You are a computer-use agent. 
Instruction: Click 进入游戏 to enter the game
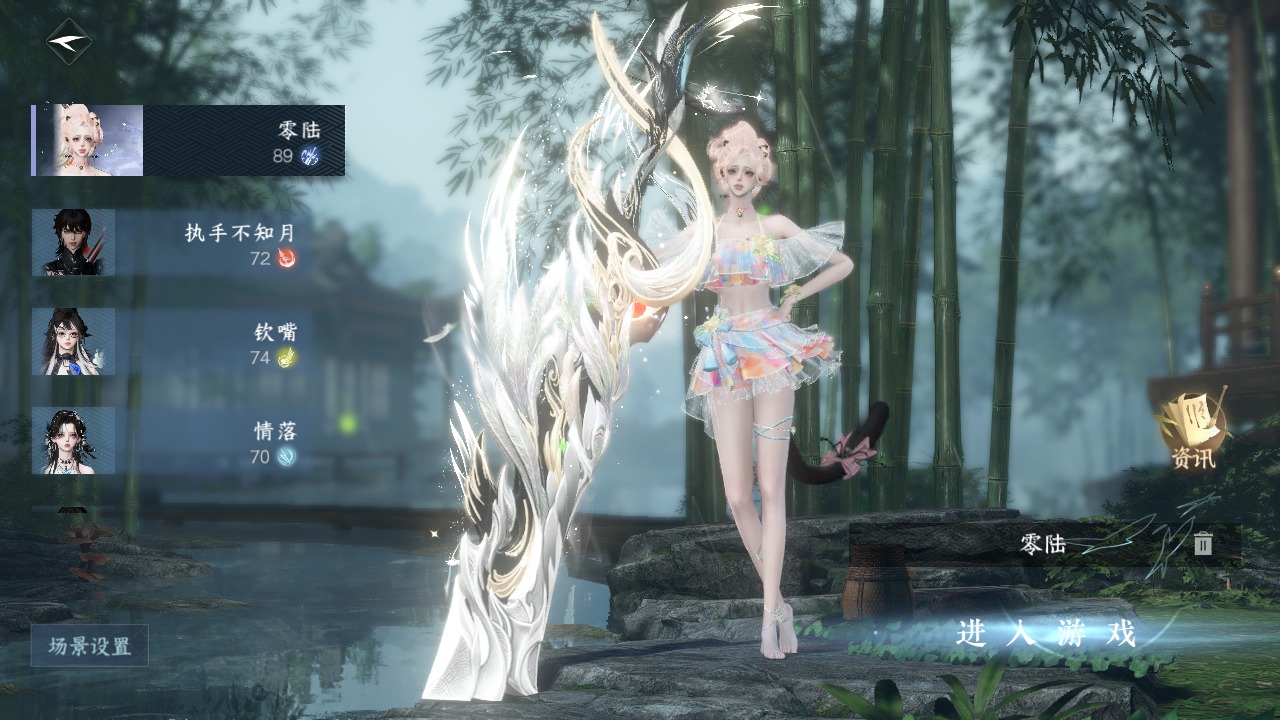click(x=1046, y=634)
